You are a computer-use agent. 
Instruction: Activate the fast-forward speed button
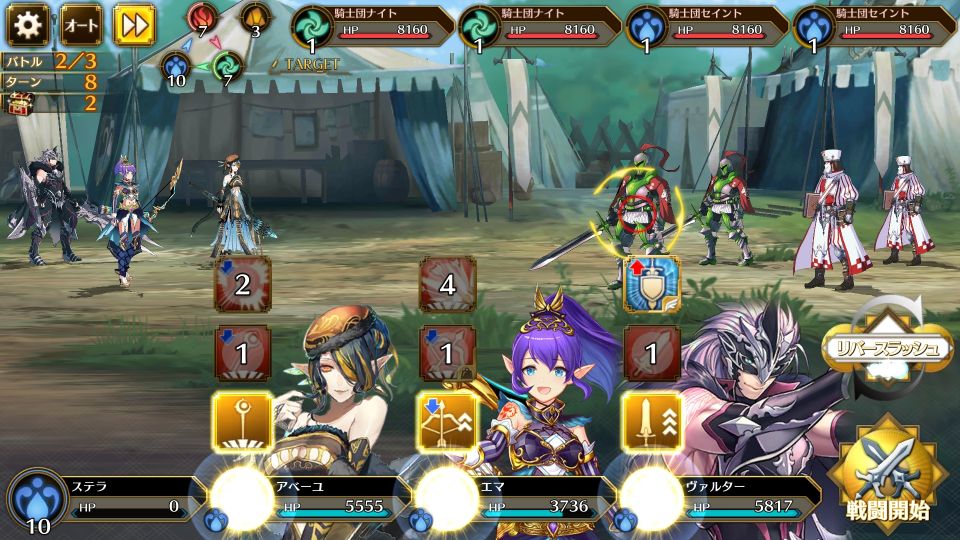[x=133, y=23]
